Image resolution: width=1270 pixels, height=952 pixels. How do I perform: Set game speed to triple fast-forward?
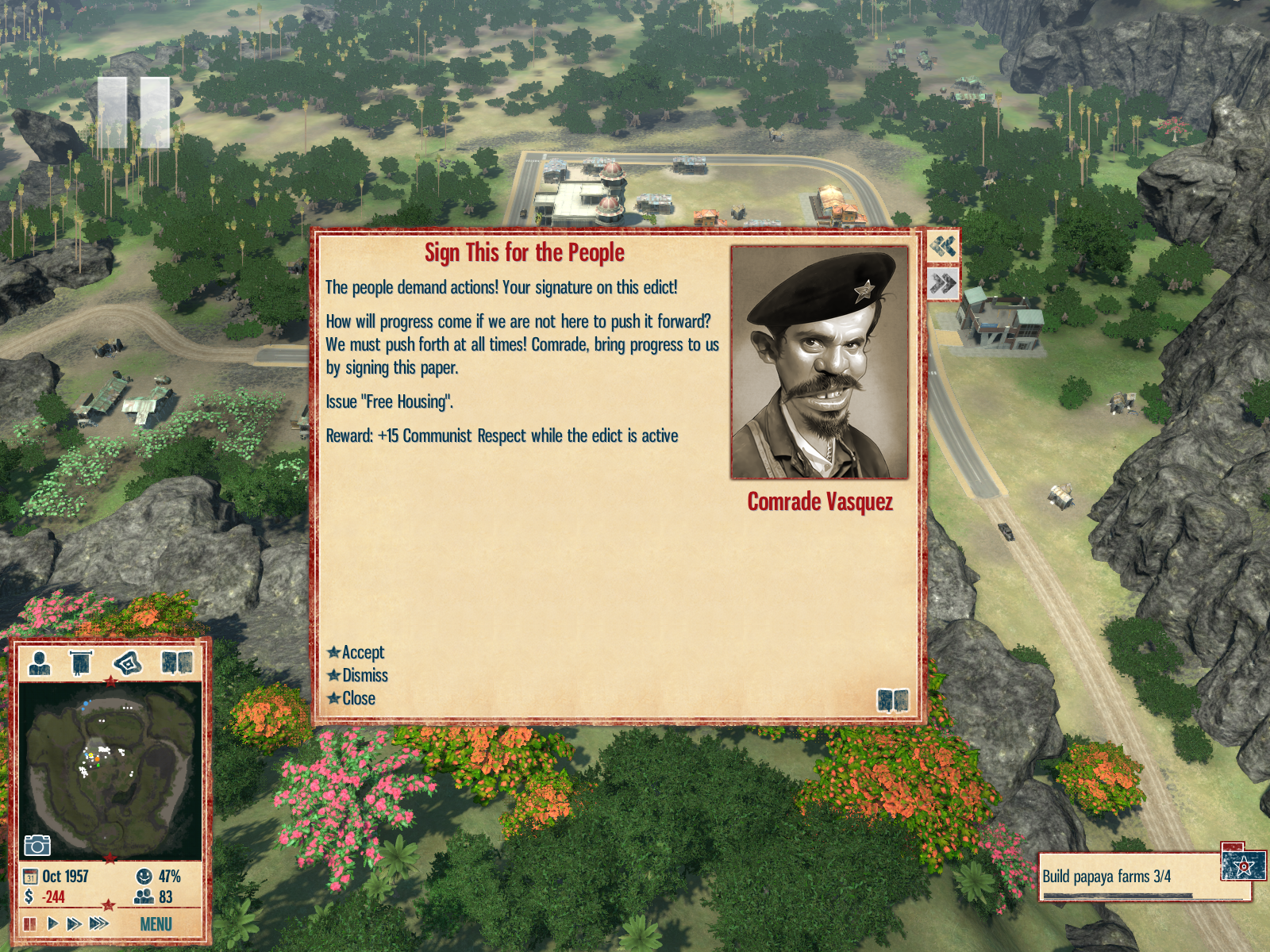pyautogui.click(x=98, y=923)
